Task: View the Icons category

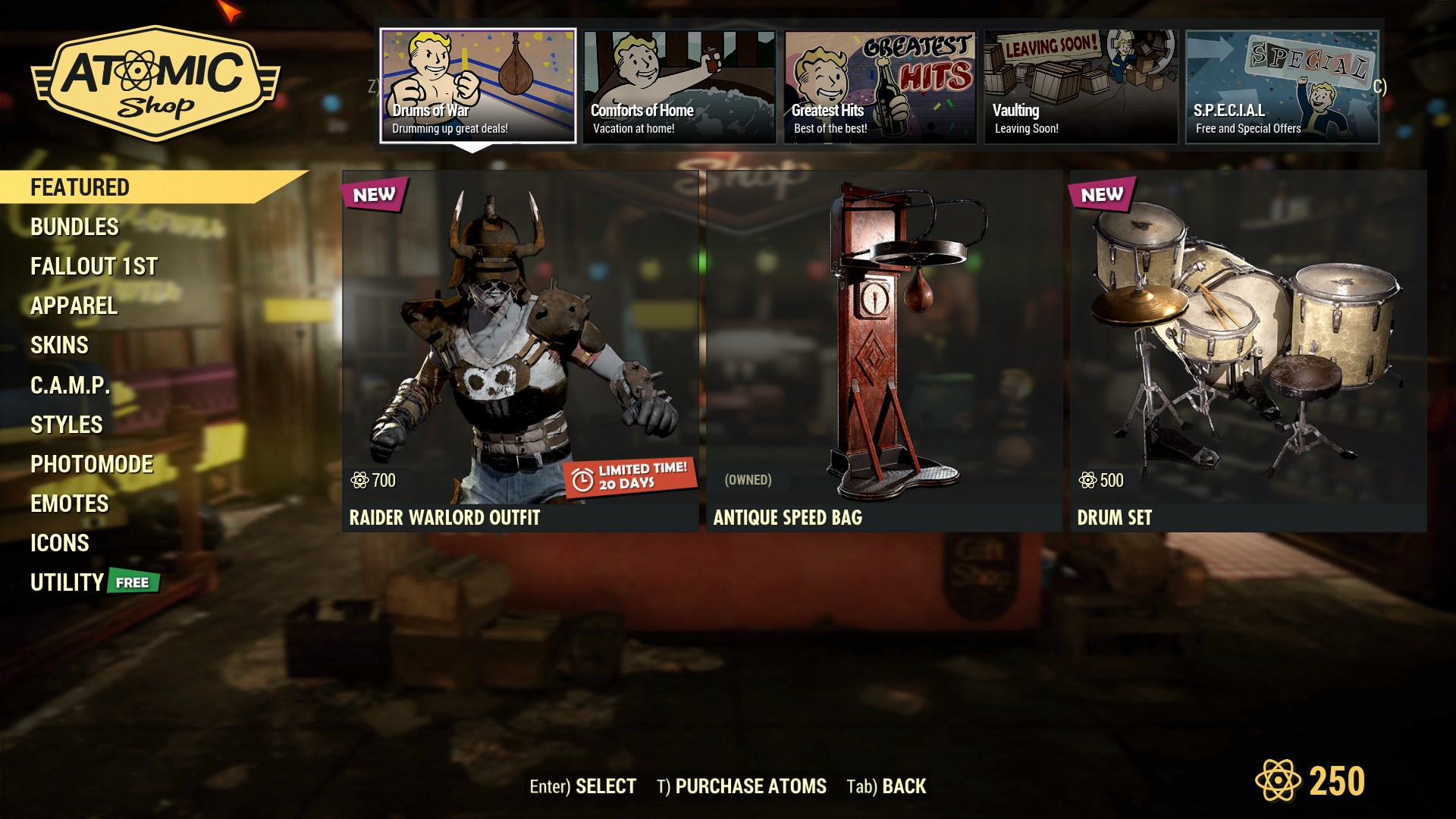Action: click(x=59, y=543)
